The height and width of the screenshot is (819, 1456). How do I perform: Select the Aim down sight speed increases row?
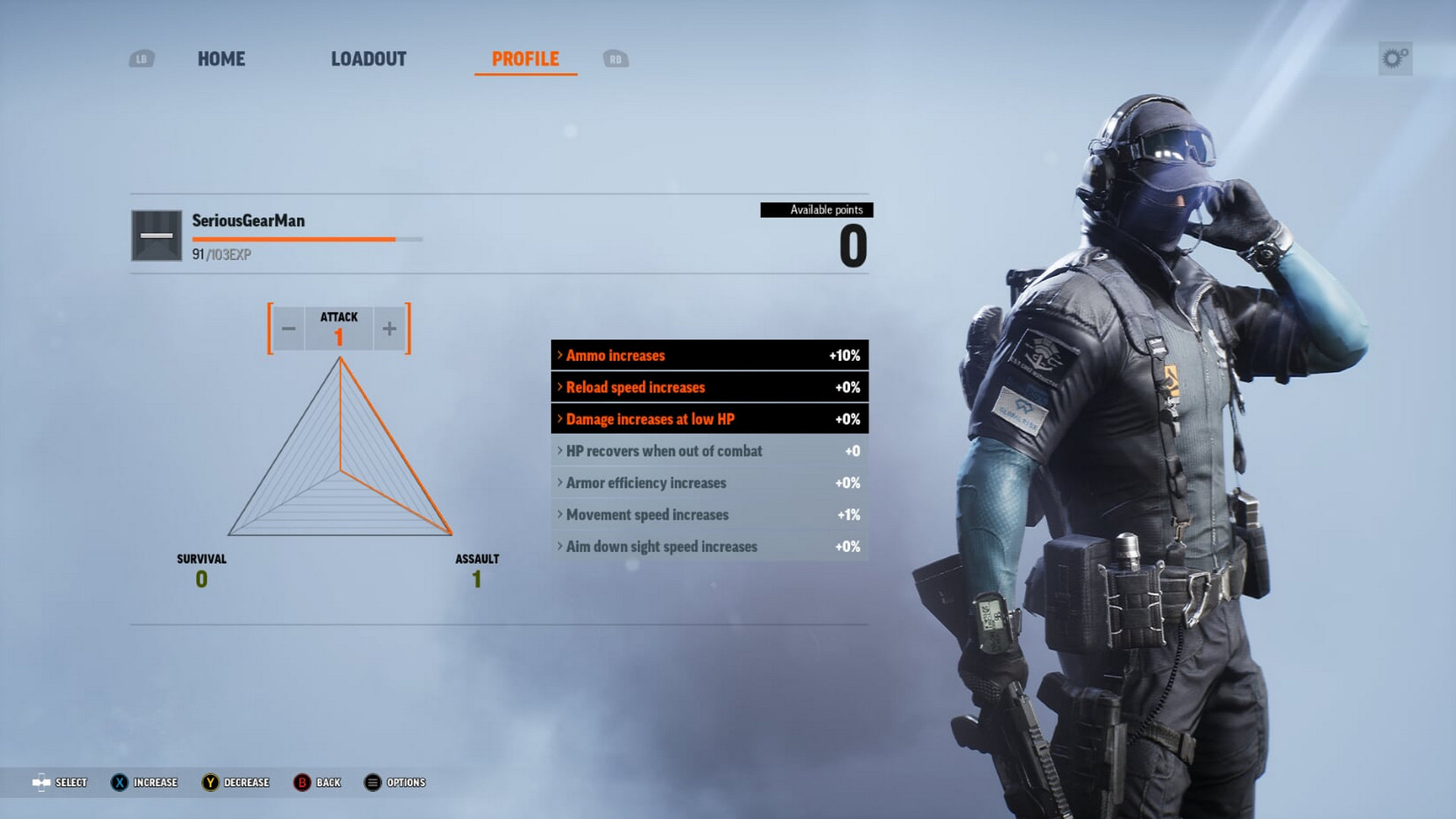(x=709, y=546)
